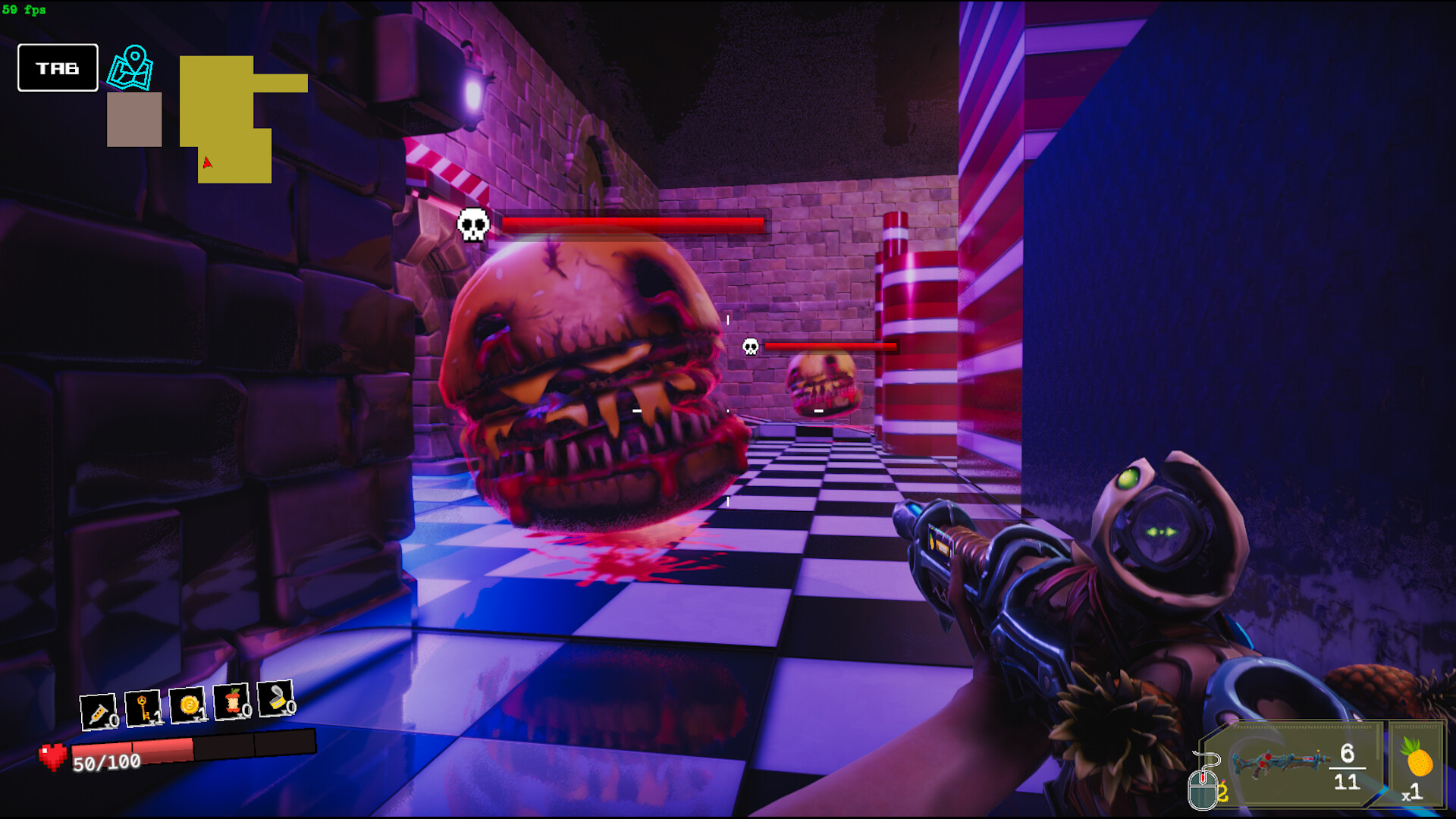Open the map with the TAB button
Image resolution: width=1456 pixels, height=819 pixels.
pyautogui.click(x=57, y=67)
